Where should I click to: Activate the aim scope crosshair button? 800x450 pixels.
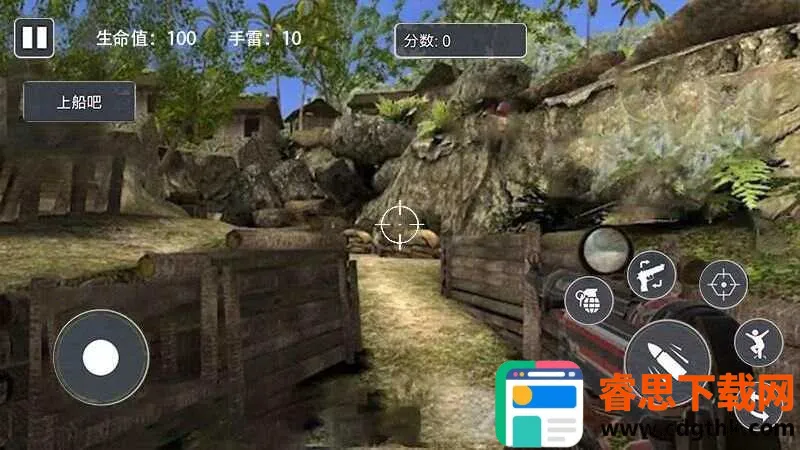[x=723, y=285]
